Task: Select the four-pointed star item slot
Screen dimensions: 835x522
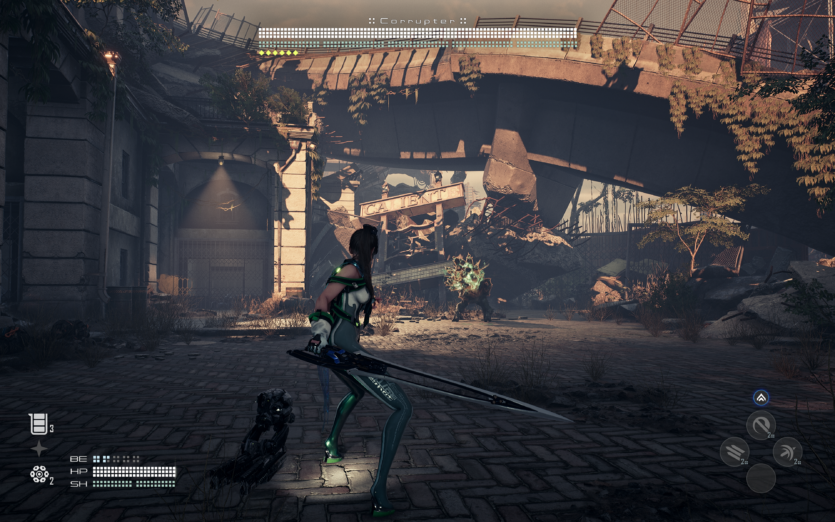Action: tap(38, 448)
